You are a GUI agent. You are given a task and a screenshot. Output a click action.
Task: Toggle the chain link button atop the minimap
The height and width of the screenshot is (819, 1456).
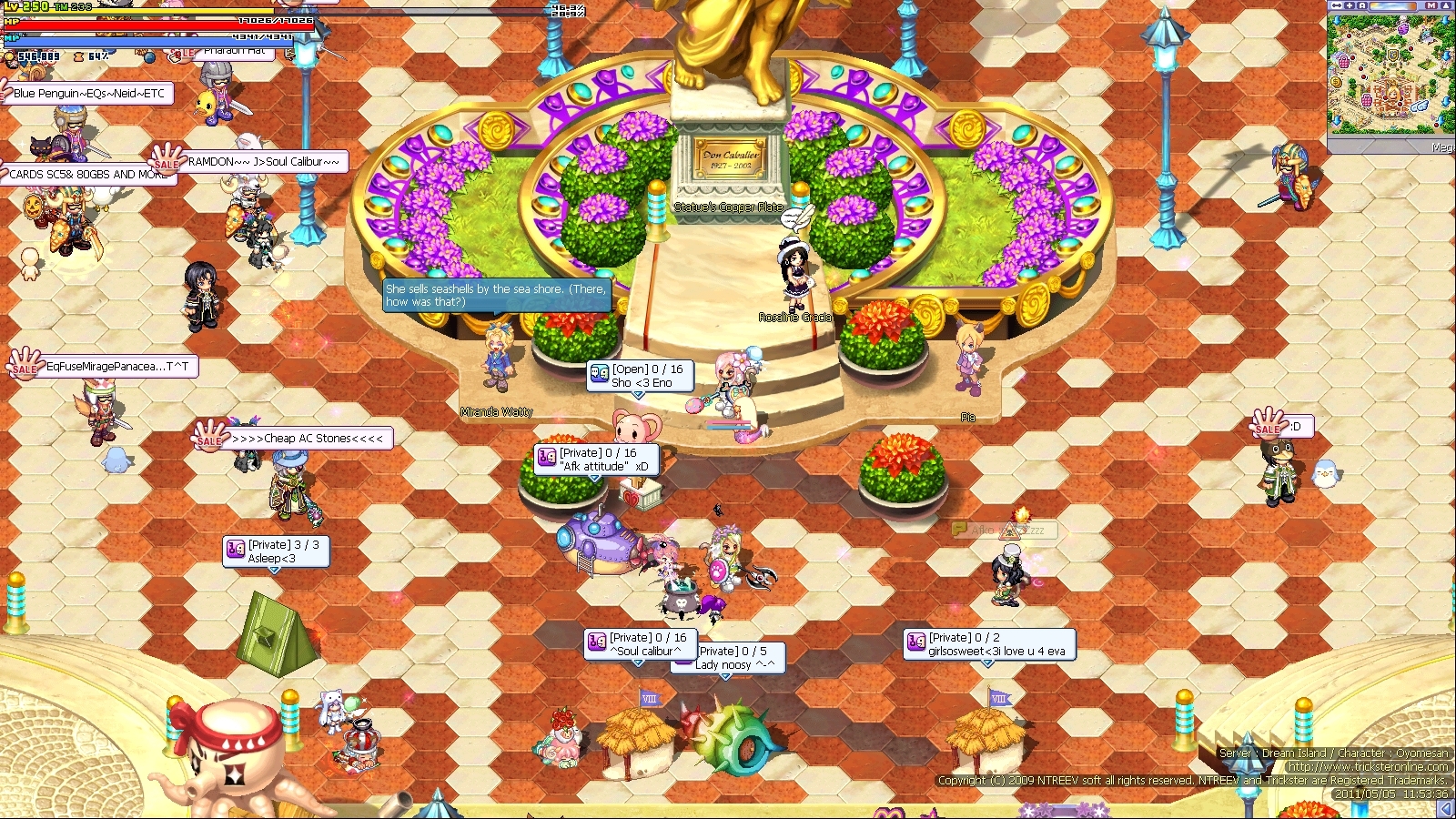[1337, 5]
